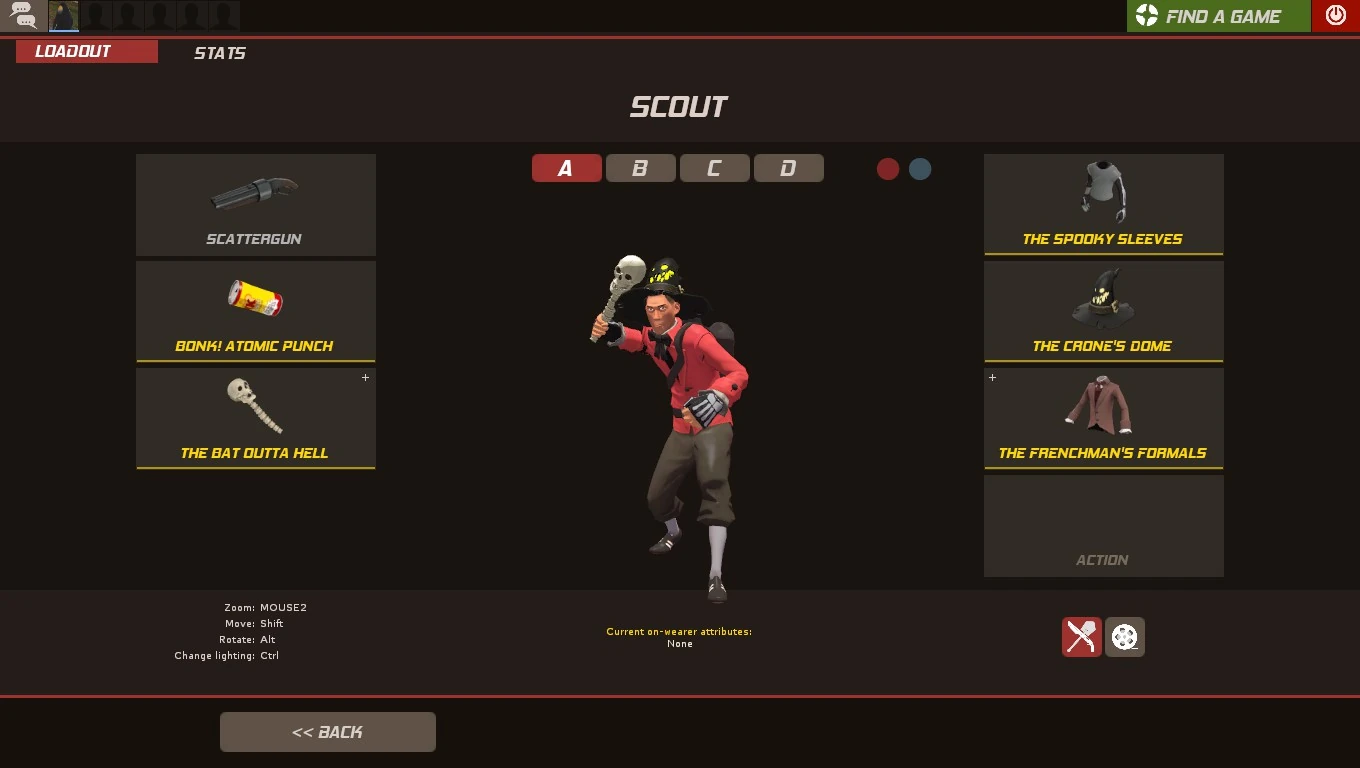
Task: Open the film reel taunts icon
Action: [1125, 637]
